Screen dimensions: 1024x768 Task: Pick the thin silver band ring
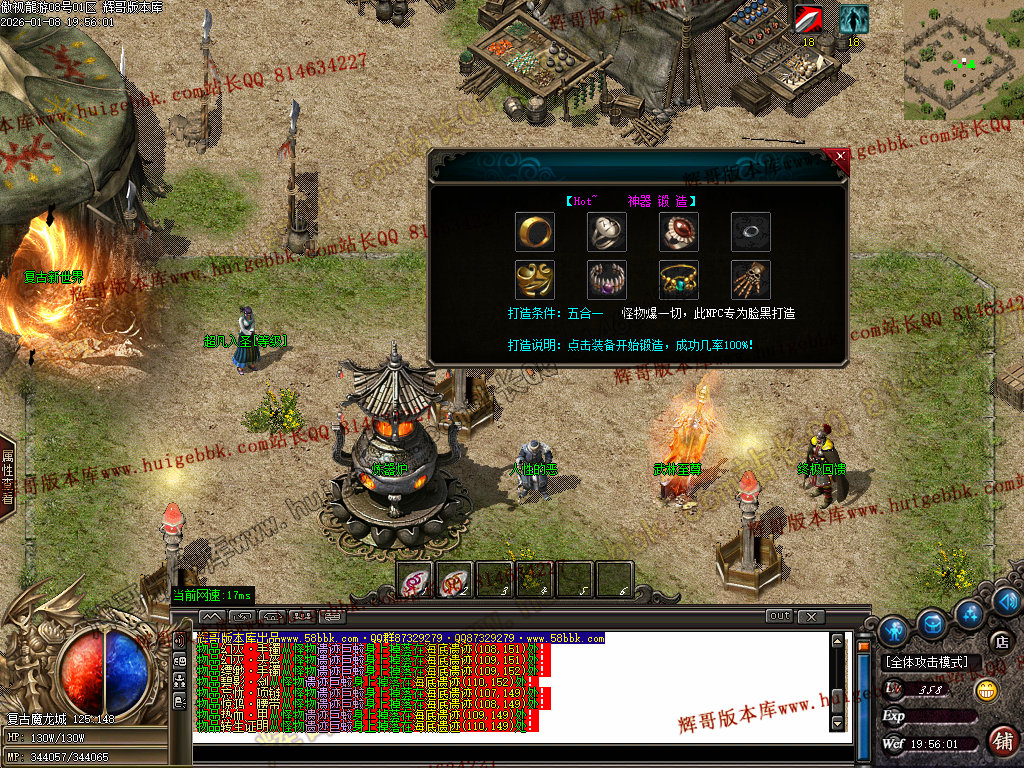[750, 231]
